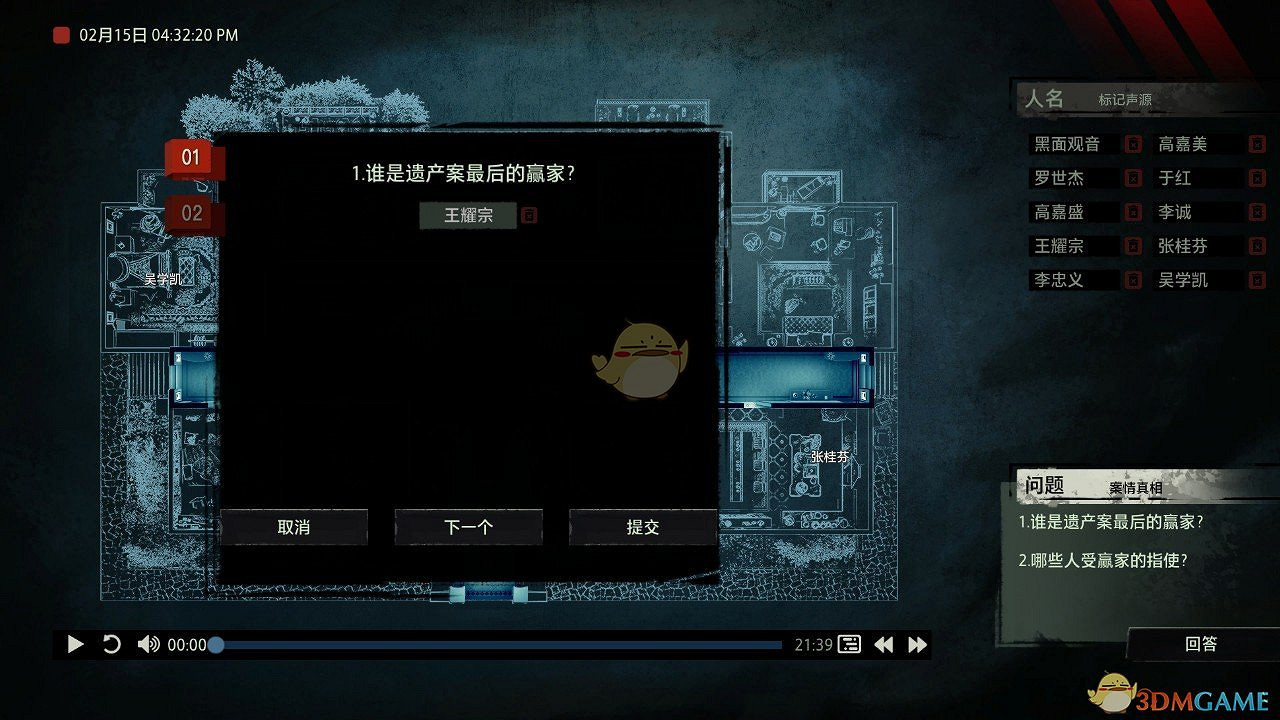Click 下一个 to go to next question
The width and height of the screenshot is (1280, 720).
tap(469, 527)
